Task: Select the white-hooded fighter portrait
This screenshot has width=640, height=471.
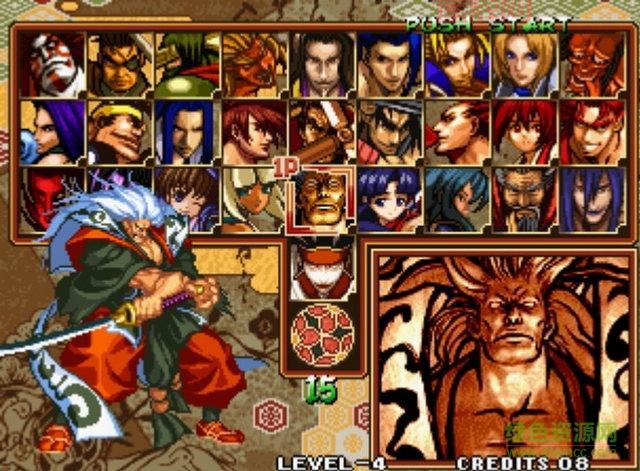Action: pyautogui.click(x=254, y=197)
